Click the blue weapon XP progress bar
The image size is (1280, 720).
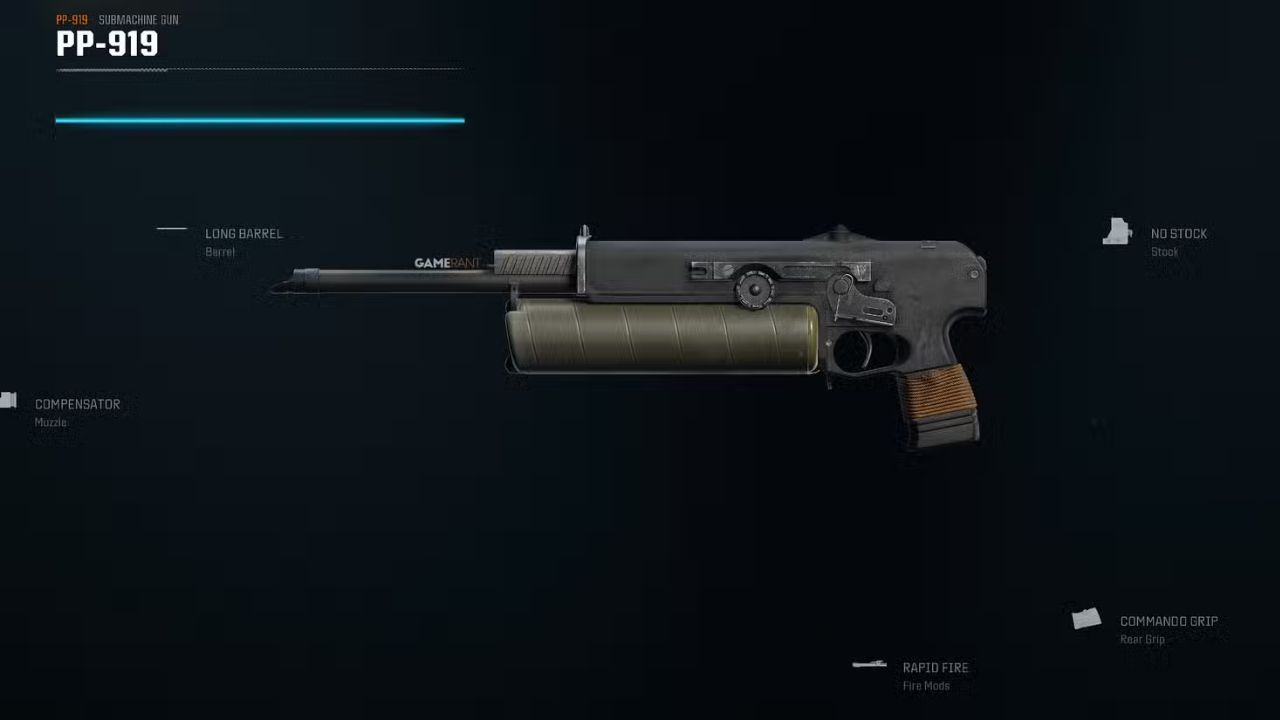pyautogui.click(x=260, y=120)
